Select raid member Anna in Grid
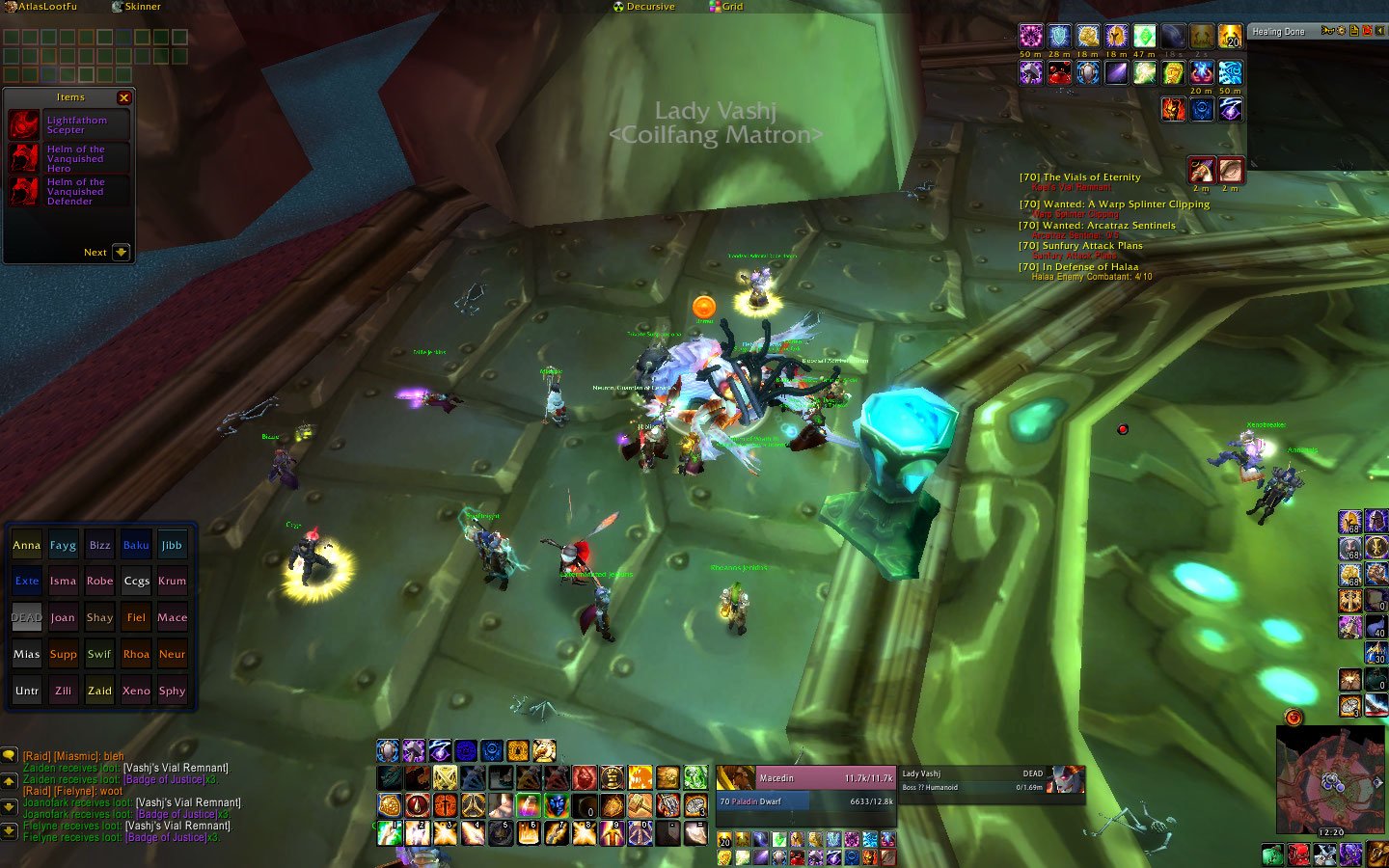The height and width of the screenshot is (868, 1389). pyautogui.click(x=26, y=546)
